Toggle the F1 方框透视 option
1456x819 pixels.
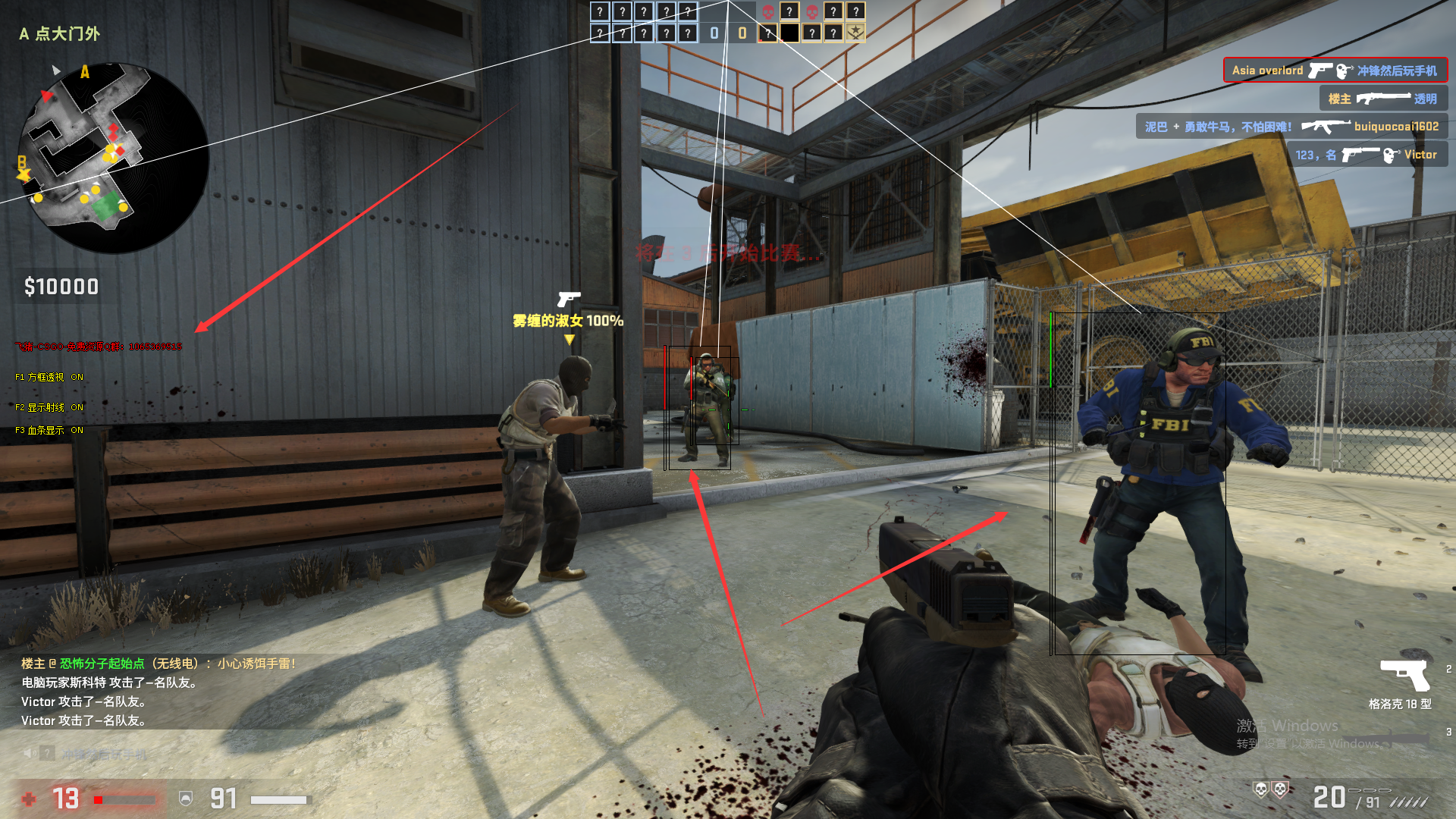click(49, 377)
